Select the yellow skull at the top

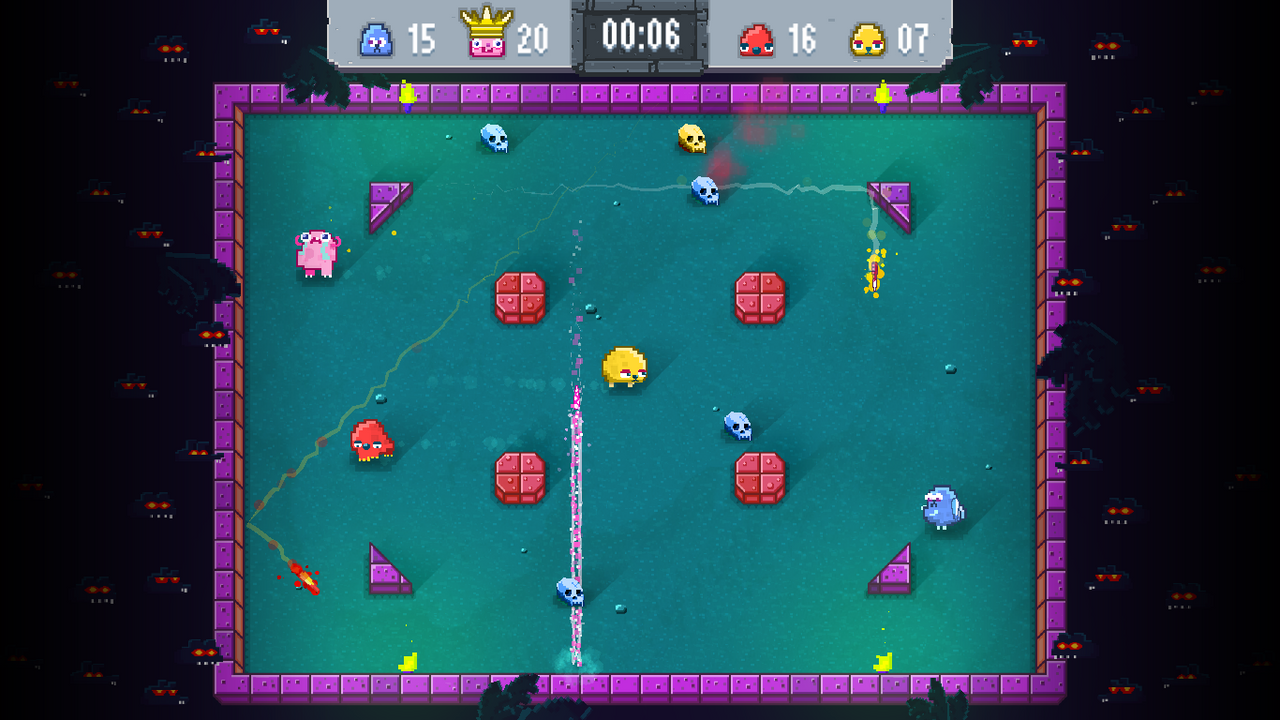pos(690,140)
